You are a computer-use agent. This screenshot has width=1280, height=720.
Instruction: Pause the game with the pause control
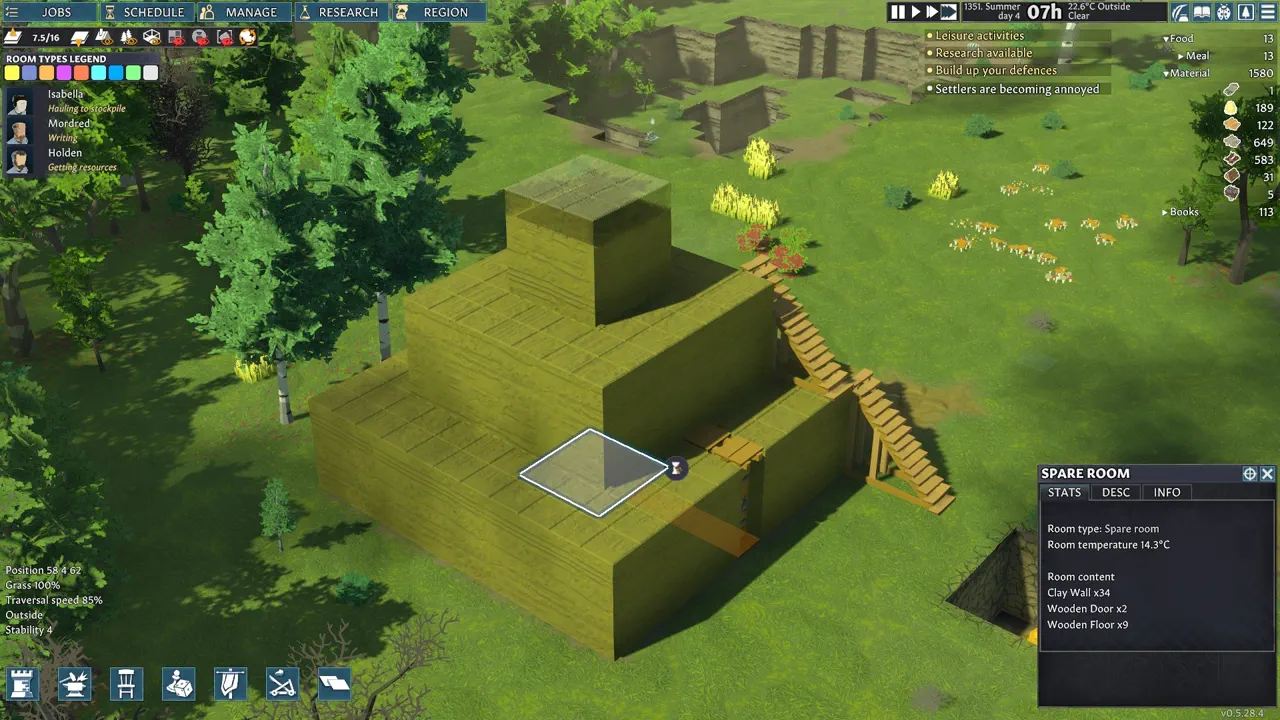point(897,11)
